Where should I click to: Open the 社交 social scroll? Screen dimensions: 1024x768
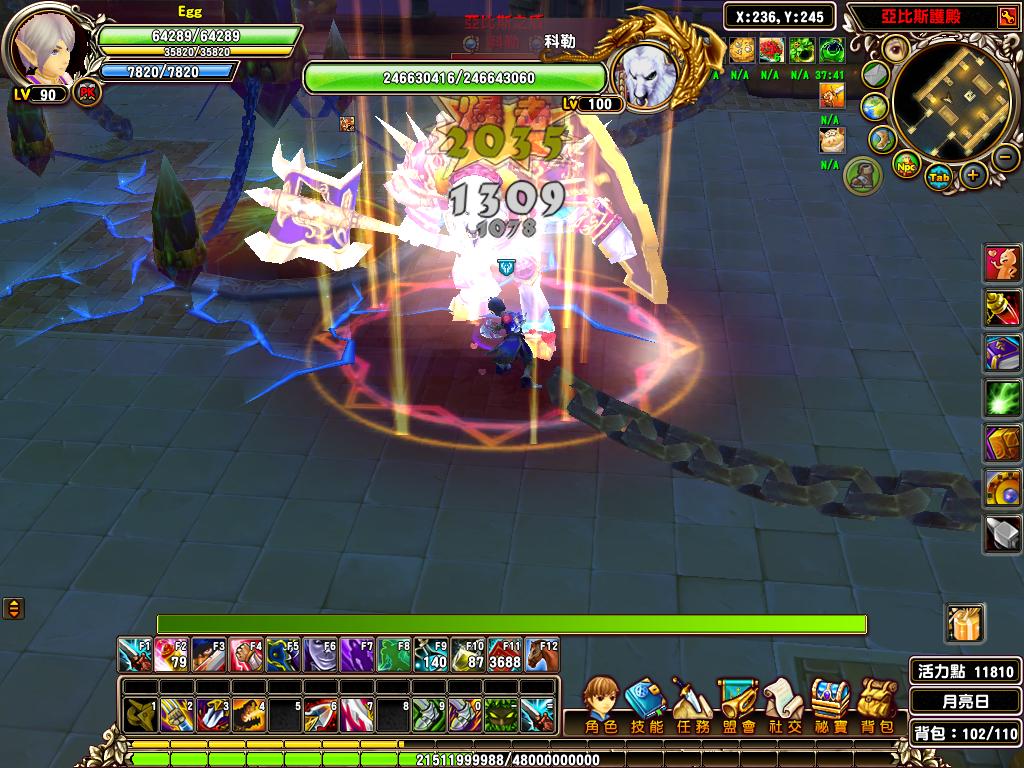[784, 703]
